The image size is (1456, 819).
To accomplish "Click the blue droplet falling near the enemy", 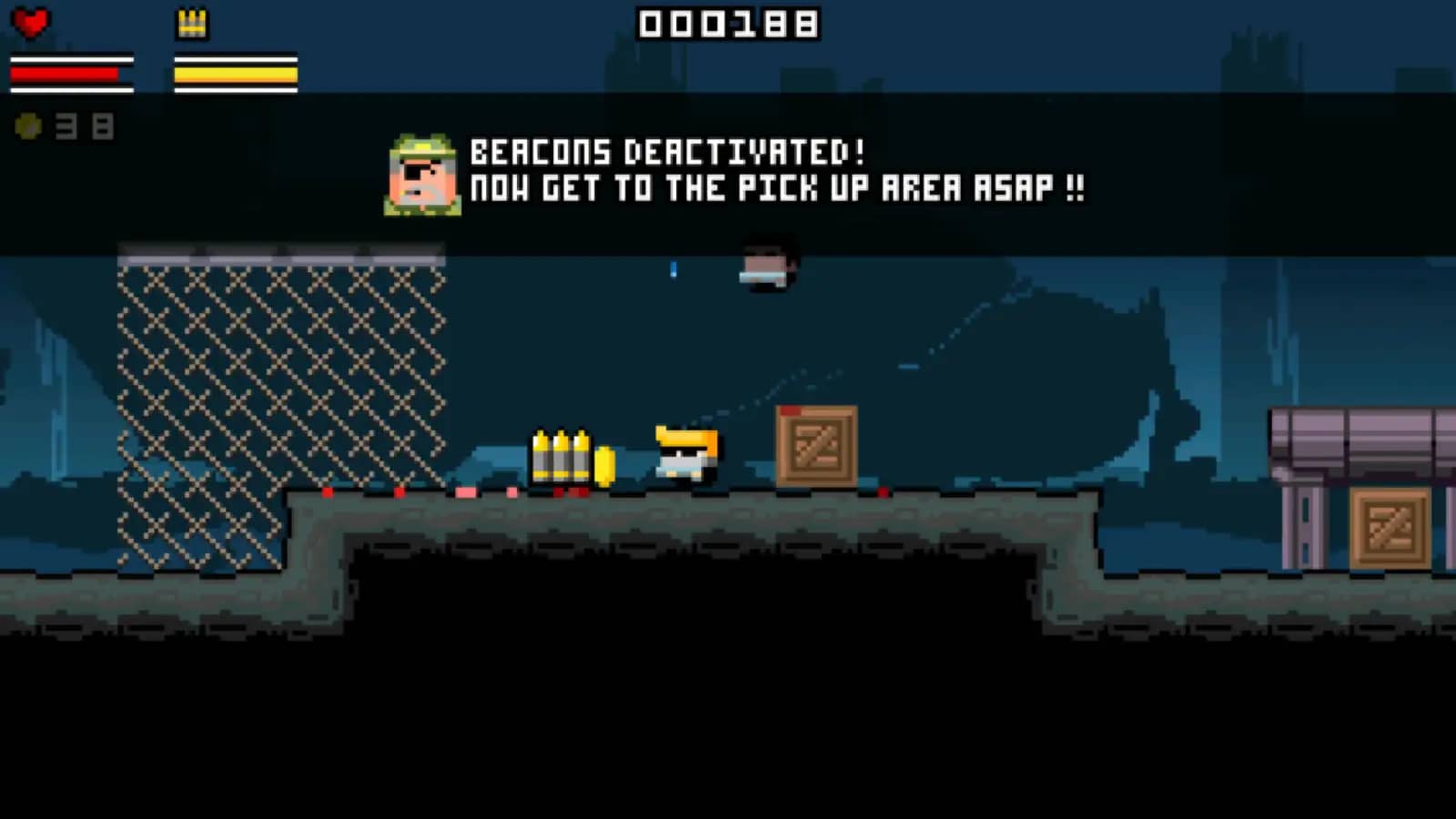I will click(672, 270).
